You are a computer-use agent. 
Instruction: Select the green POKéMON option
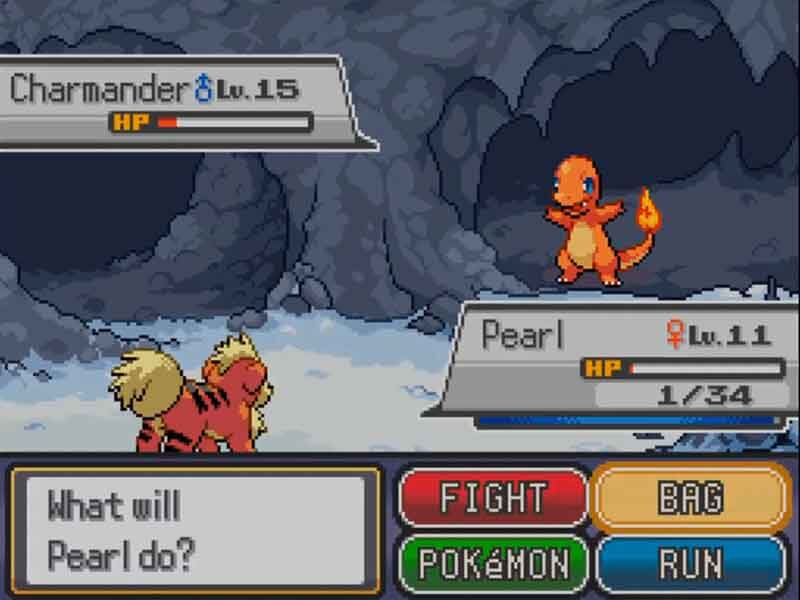[493, 564]
